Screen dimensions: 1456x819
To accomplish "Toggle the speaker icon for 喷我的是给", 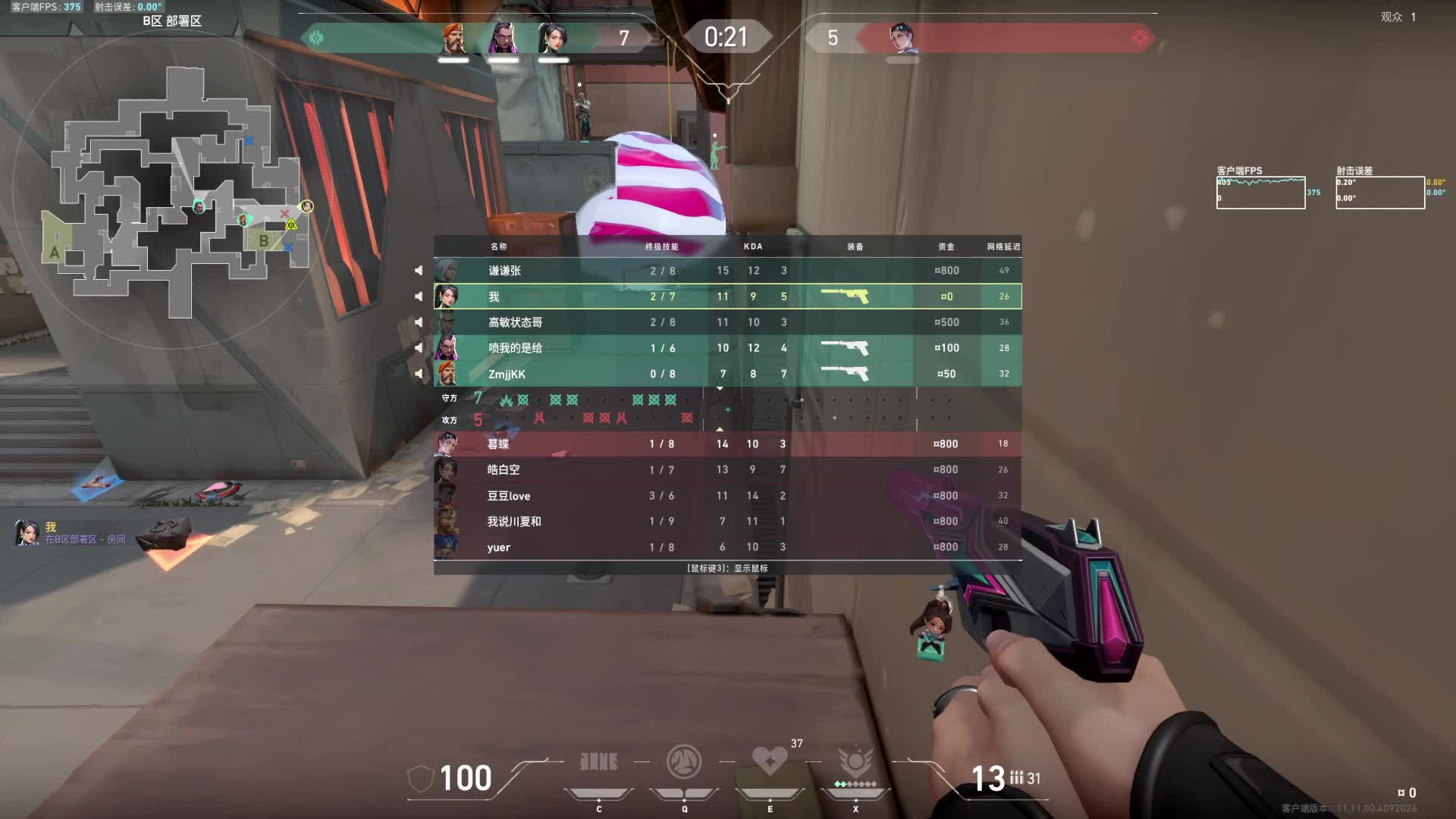I will 419,348.
